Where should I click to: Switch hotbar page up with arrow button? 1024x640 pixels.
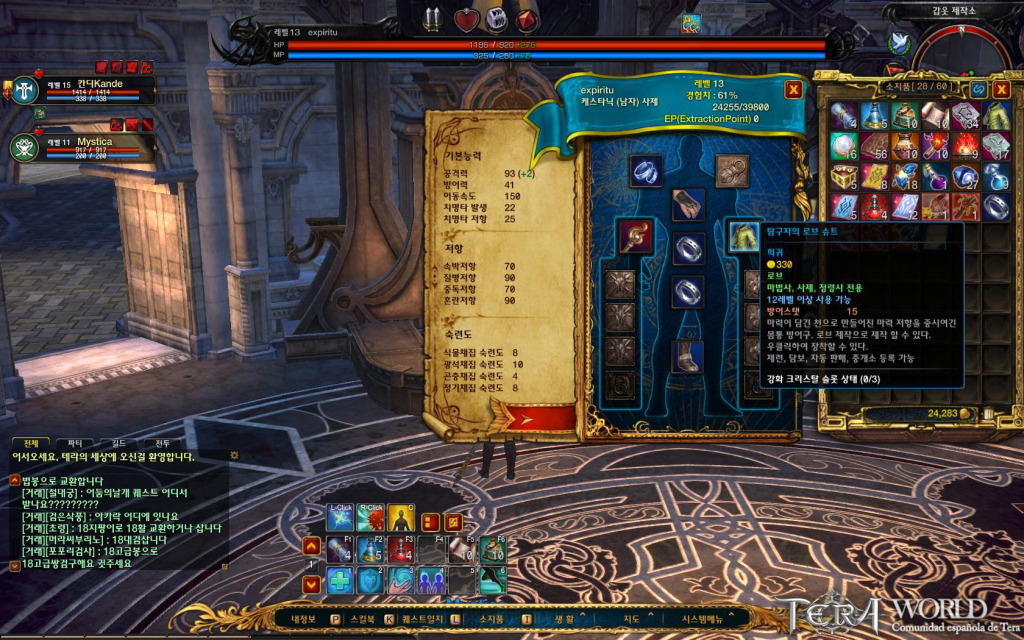tap(312, 546)
